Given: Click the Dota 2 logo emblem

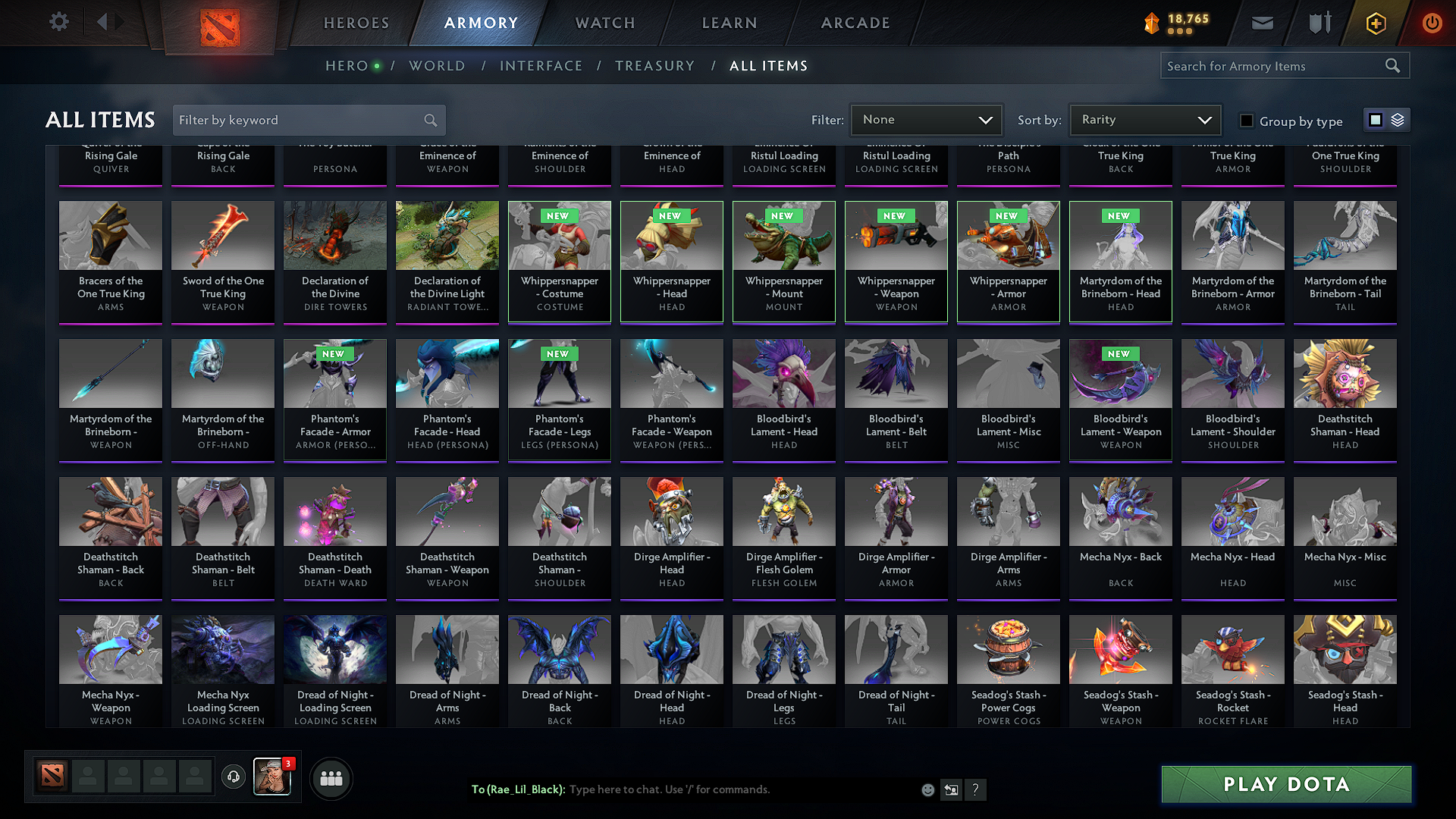Looking at the screenshot, I should pyautogui.click(x=219, y=23).
